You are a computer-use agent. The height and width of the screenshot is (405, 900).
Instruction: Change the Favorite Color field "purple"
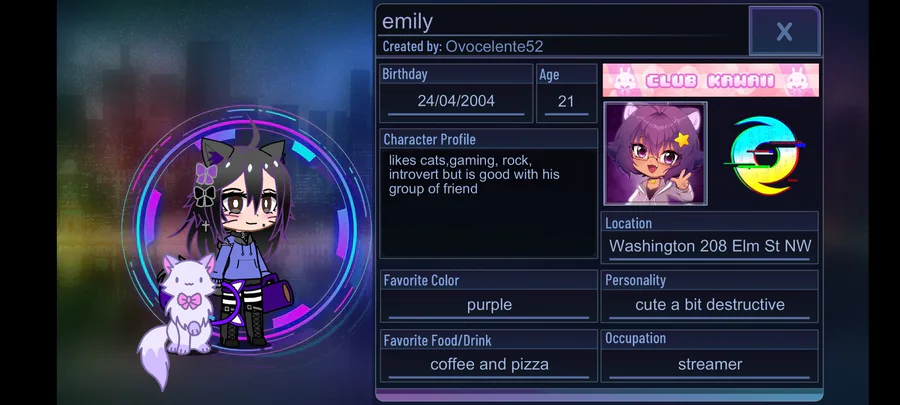[489, 305]
